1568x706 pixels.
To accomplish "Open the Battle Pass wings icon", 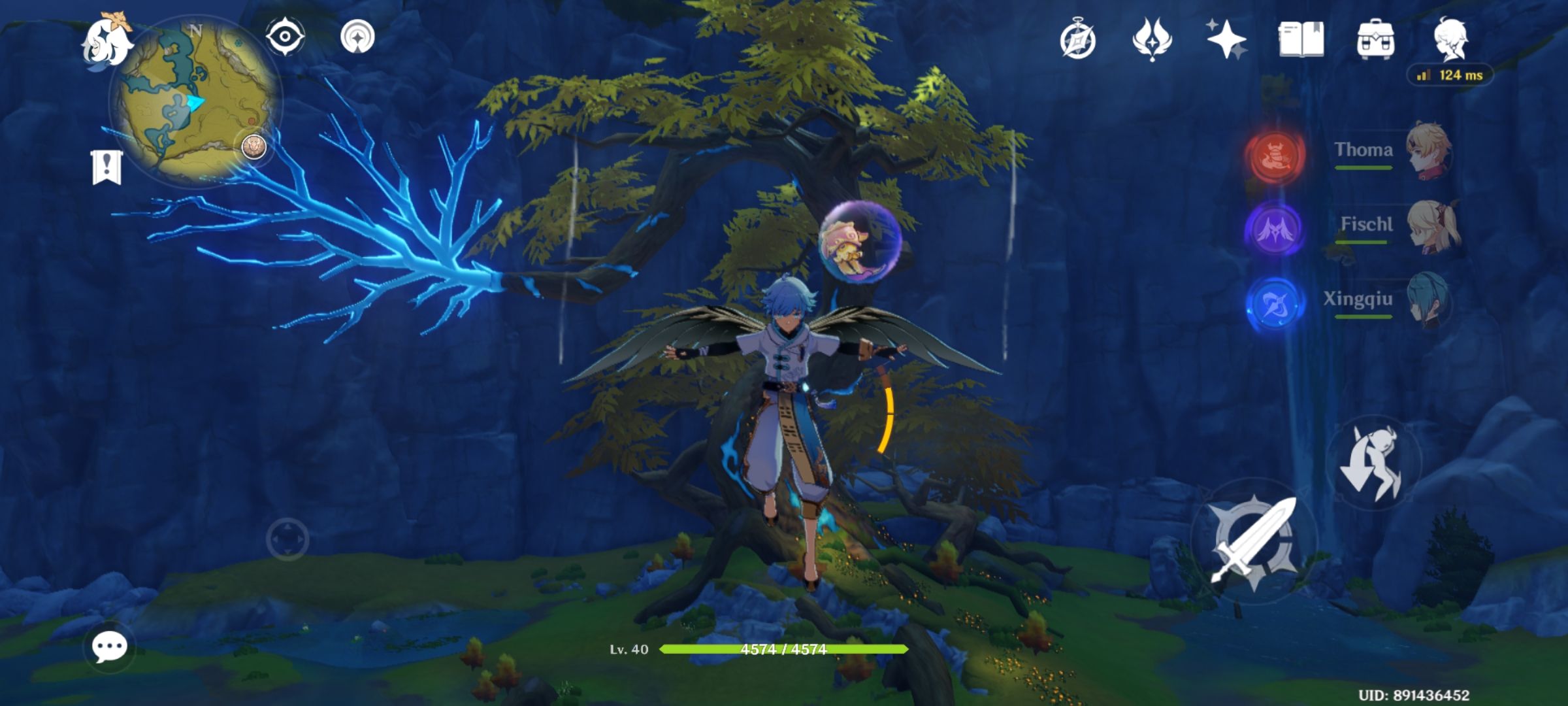I will pyautogui.click(x=1151, y=40).
